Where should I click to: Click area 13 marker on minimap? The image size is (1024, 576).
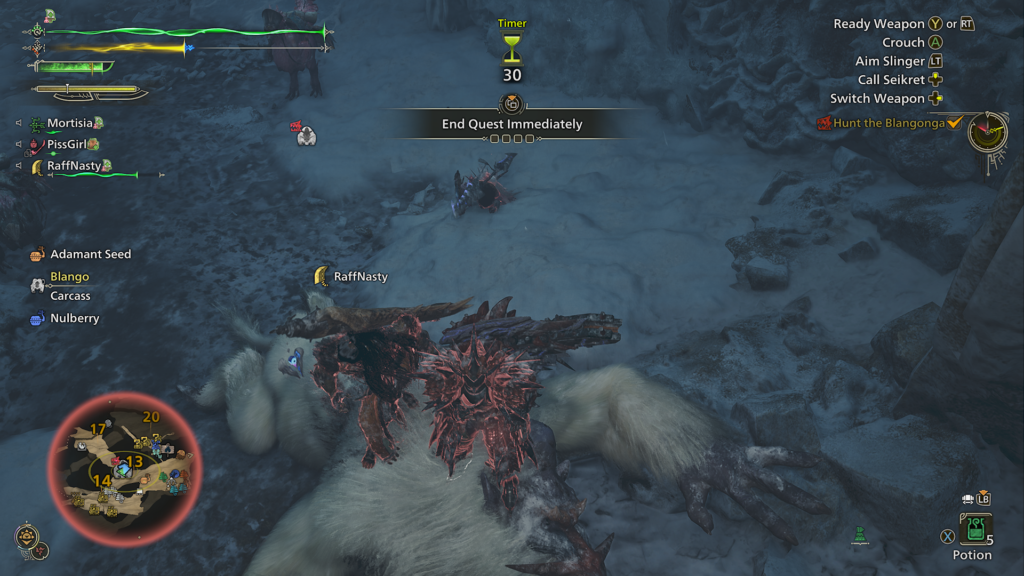click(x=134, y=461)
